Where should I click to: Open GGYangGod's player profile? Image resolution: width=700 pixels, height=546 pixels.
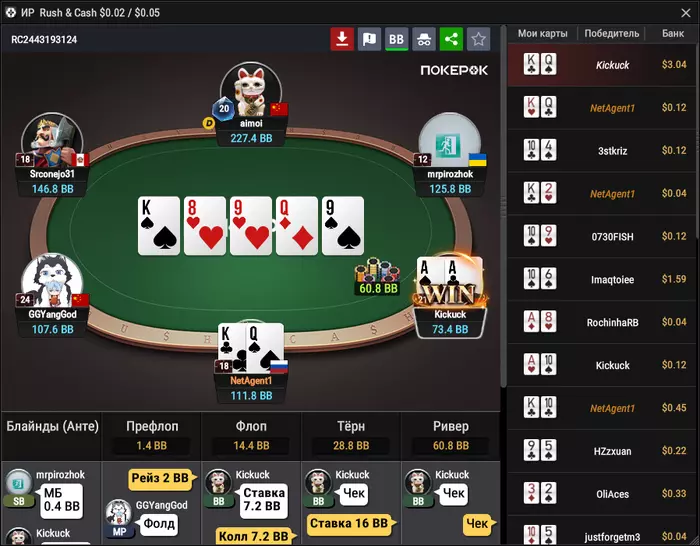pyautogui.click(x=52, y=284)
